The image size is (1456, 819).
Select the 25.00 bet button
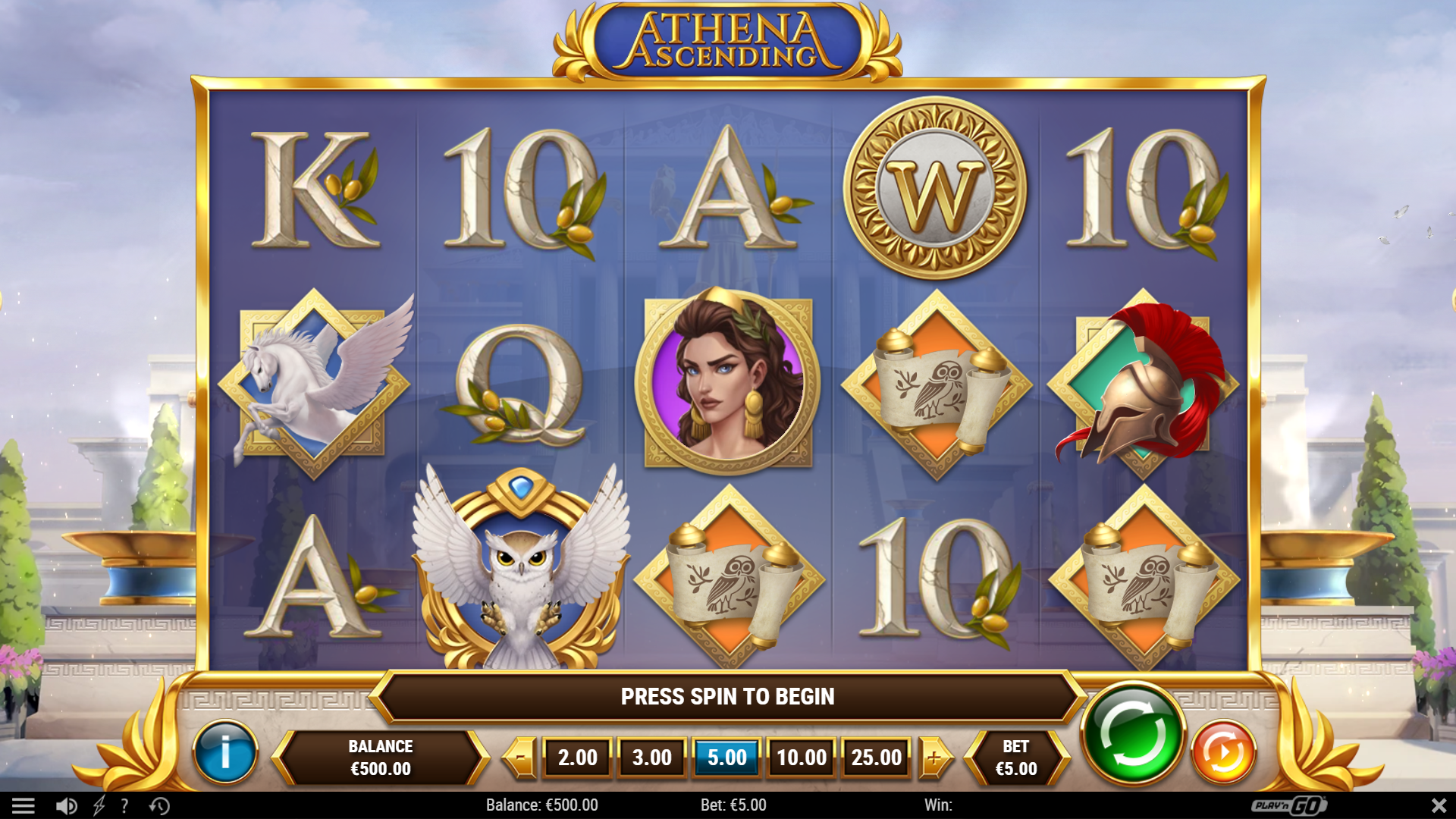pyautogui.click(x=877, y=756)
